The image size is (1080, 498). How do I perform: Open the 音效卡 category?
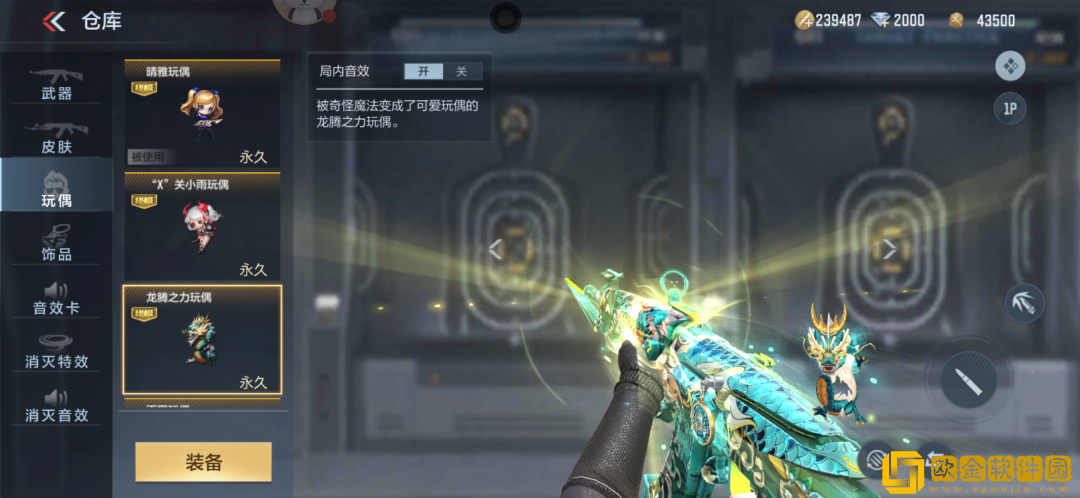(56, 297)
